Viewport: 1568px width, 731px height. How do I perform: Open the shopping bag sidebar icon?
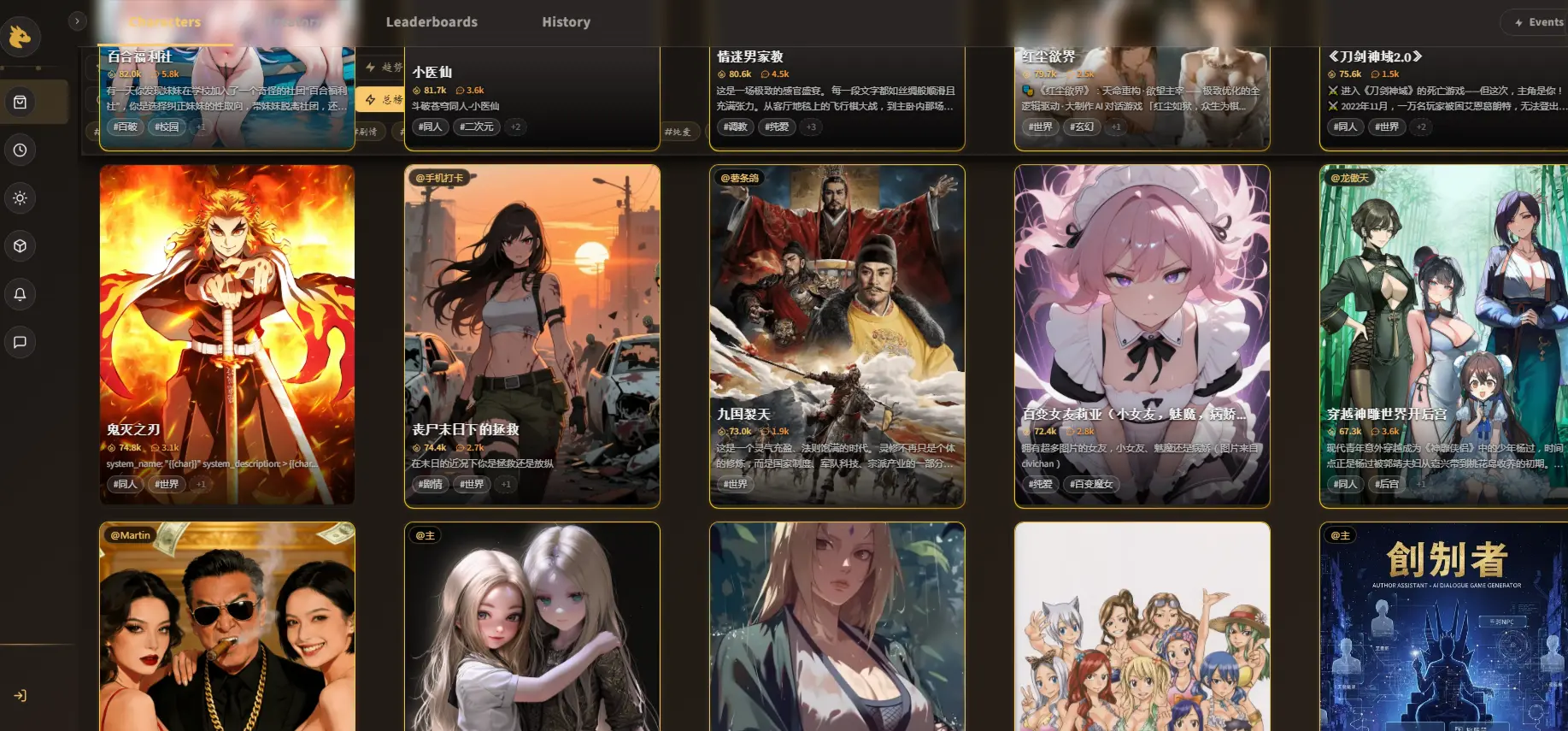(21, 103)
